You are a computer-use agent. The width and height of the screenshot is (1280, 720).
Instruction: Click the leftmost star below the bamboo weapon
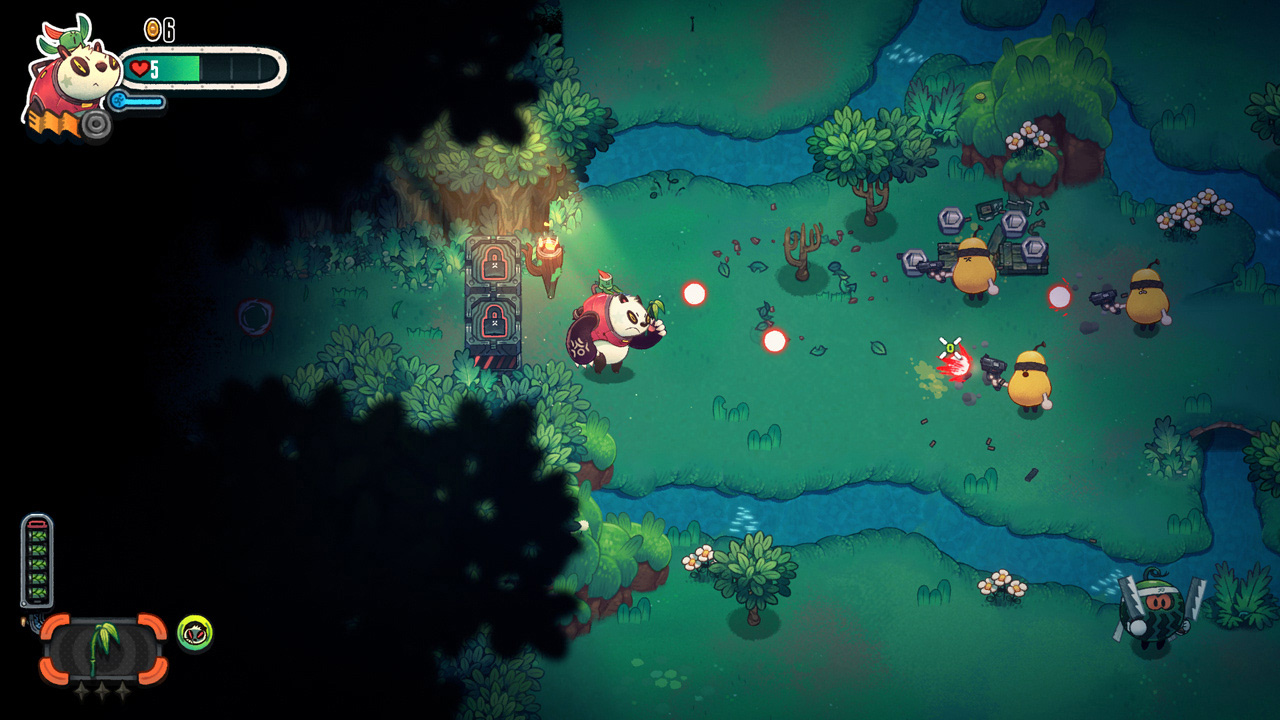click(x=81, y=689)
